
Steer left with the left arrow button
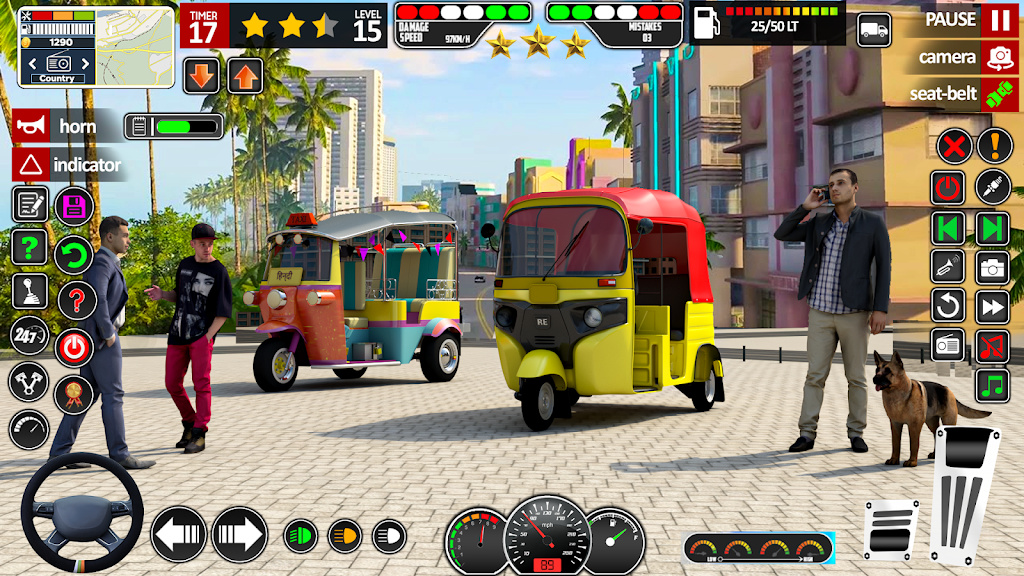pos(179,535)
